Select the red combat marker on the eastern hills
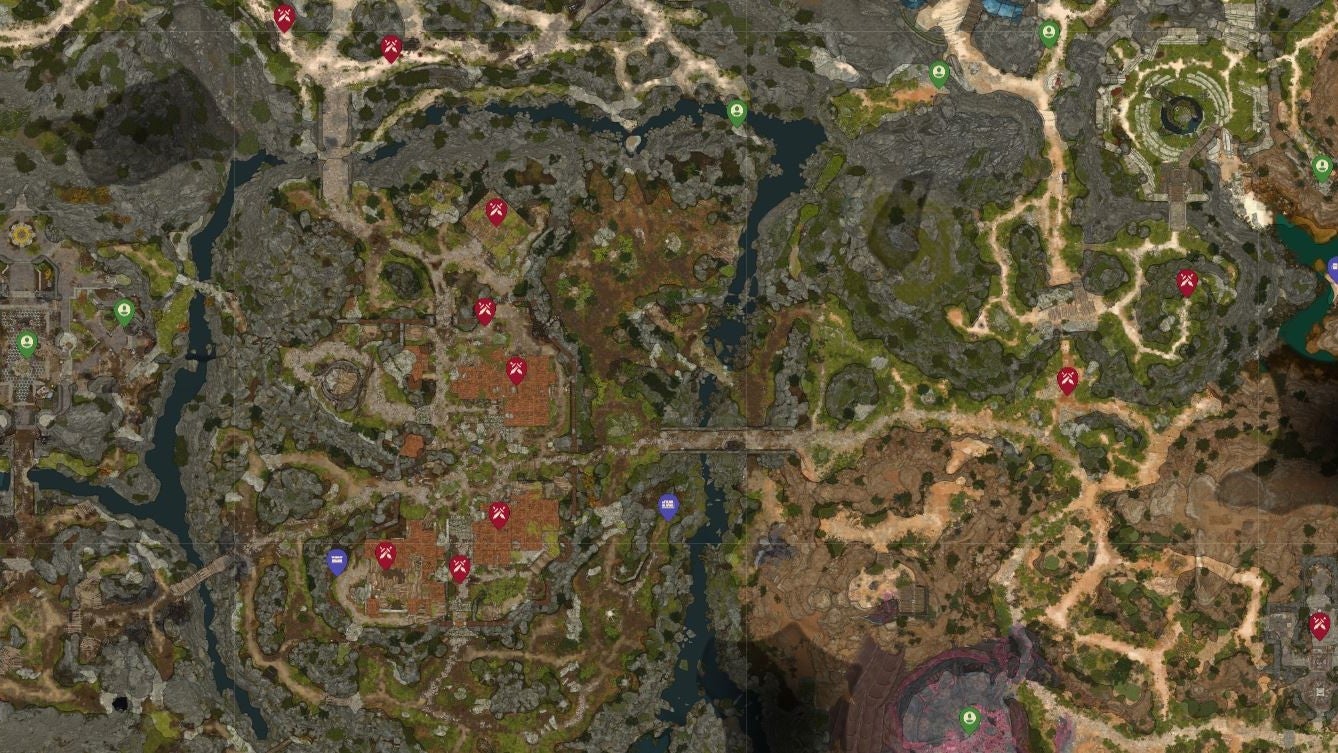The height and width of the screenshot is (753, 1338). (1185, 282)
